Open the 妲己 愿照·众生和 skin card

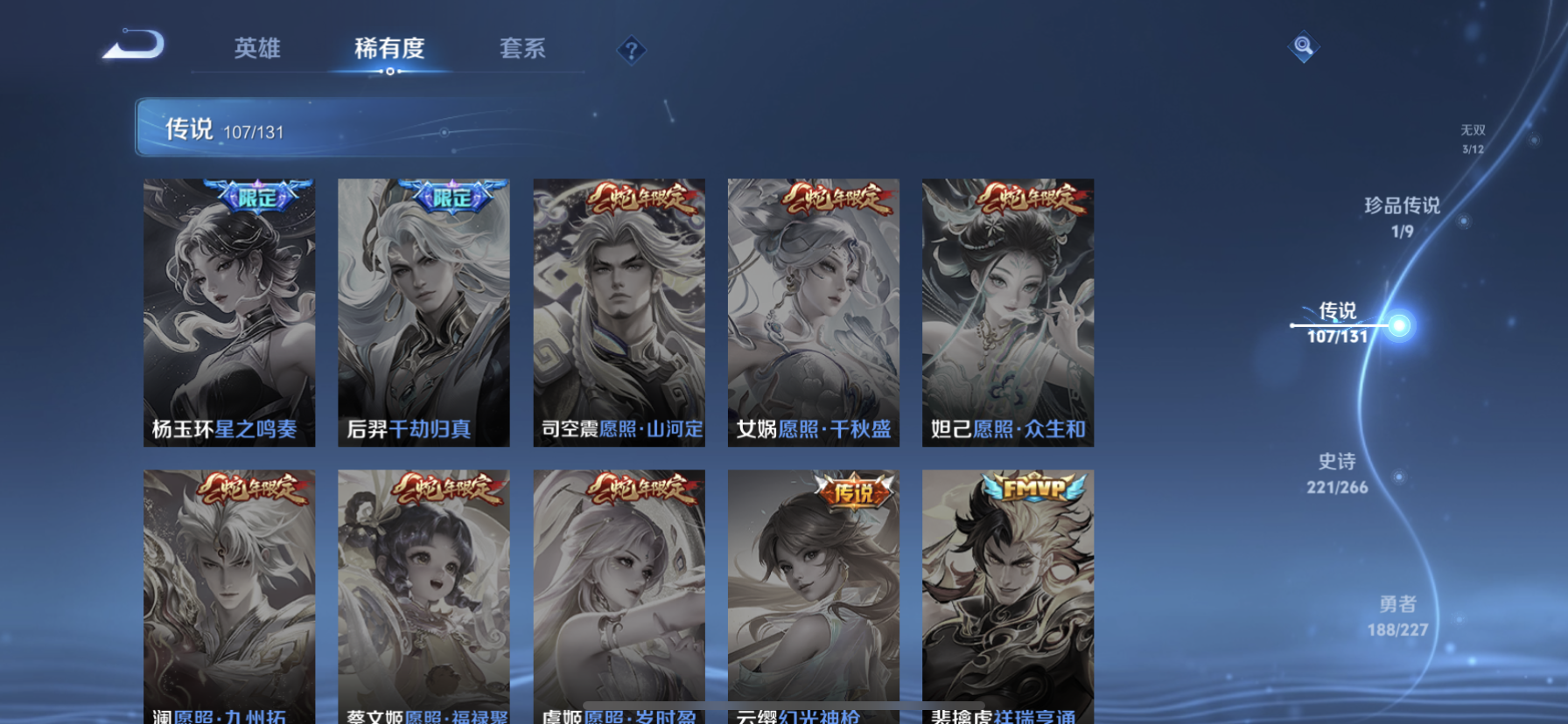coord(1007,310)
